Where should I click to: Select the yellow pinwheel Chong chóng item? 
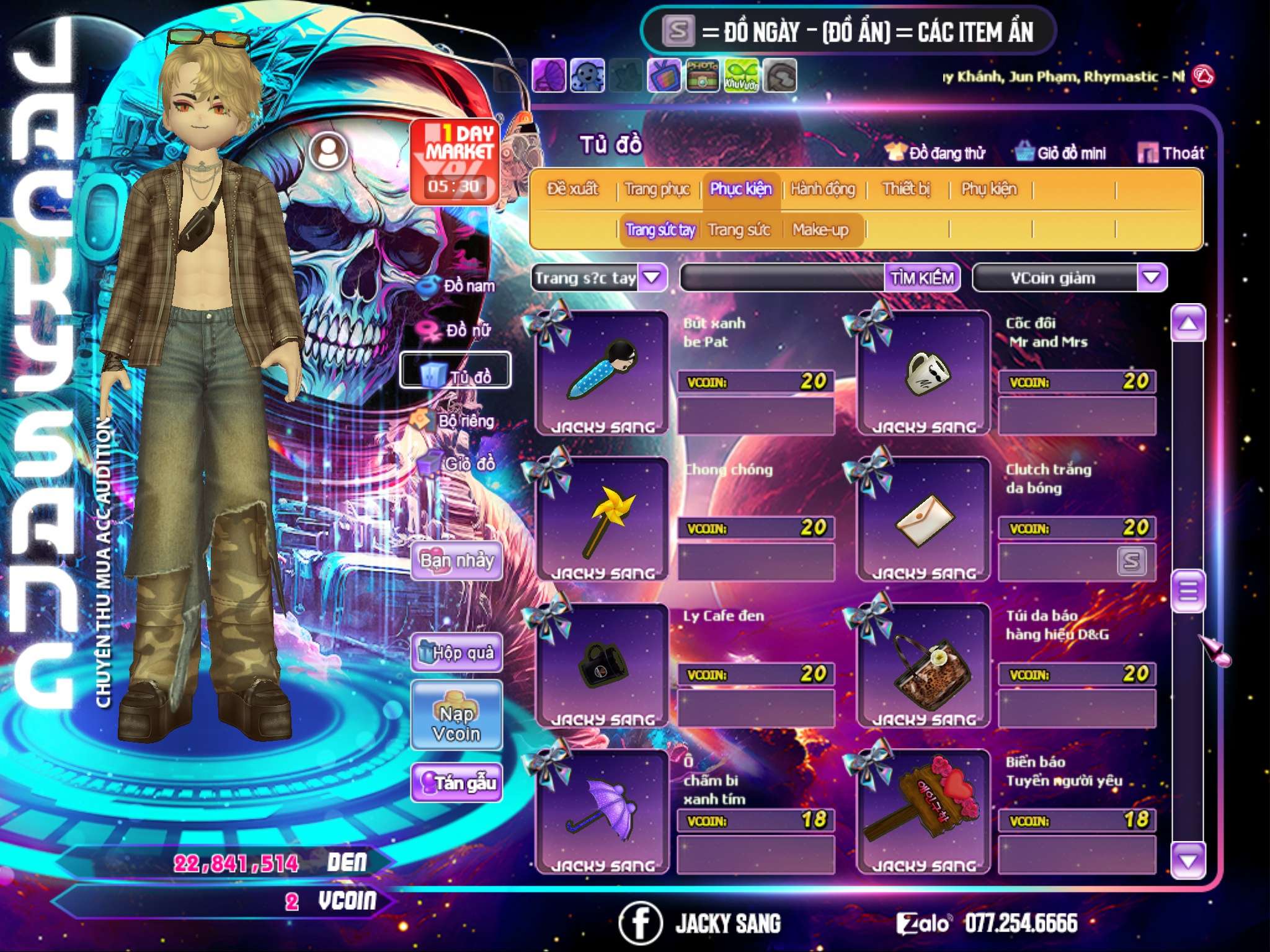coord(602,519)
